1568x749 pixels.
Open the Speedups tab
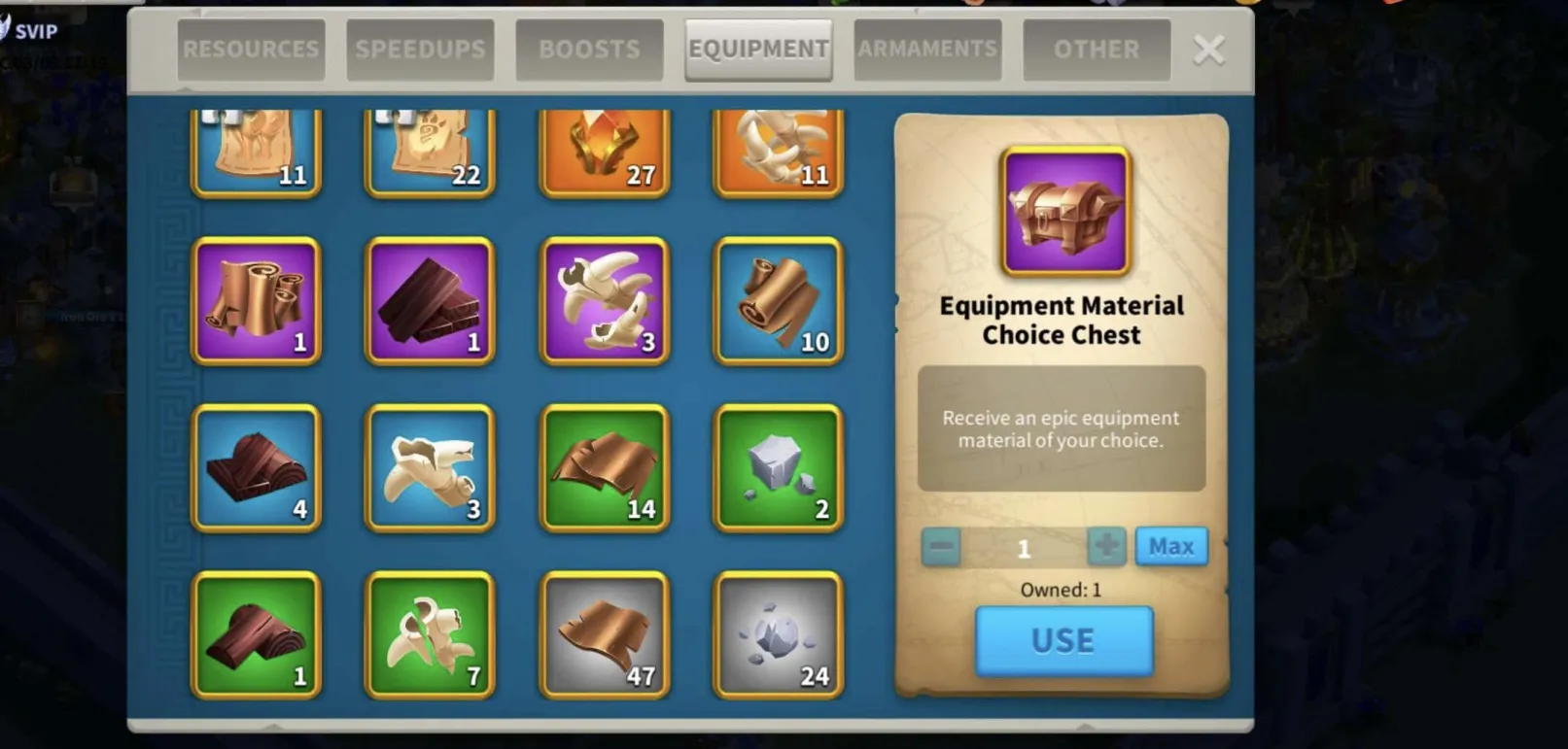coord(420,50)
